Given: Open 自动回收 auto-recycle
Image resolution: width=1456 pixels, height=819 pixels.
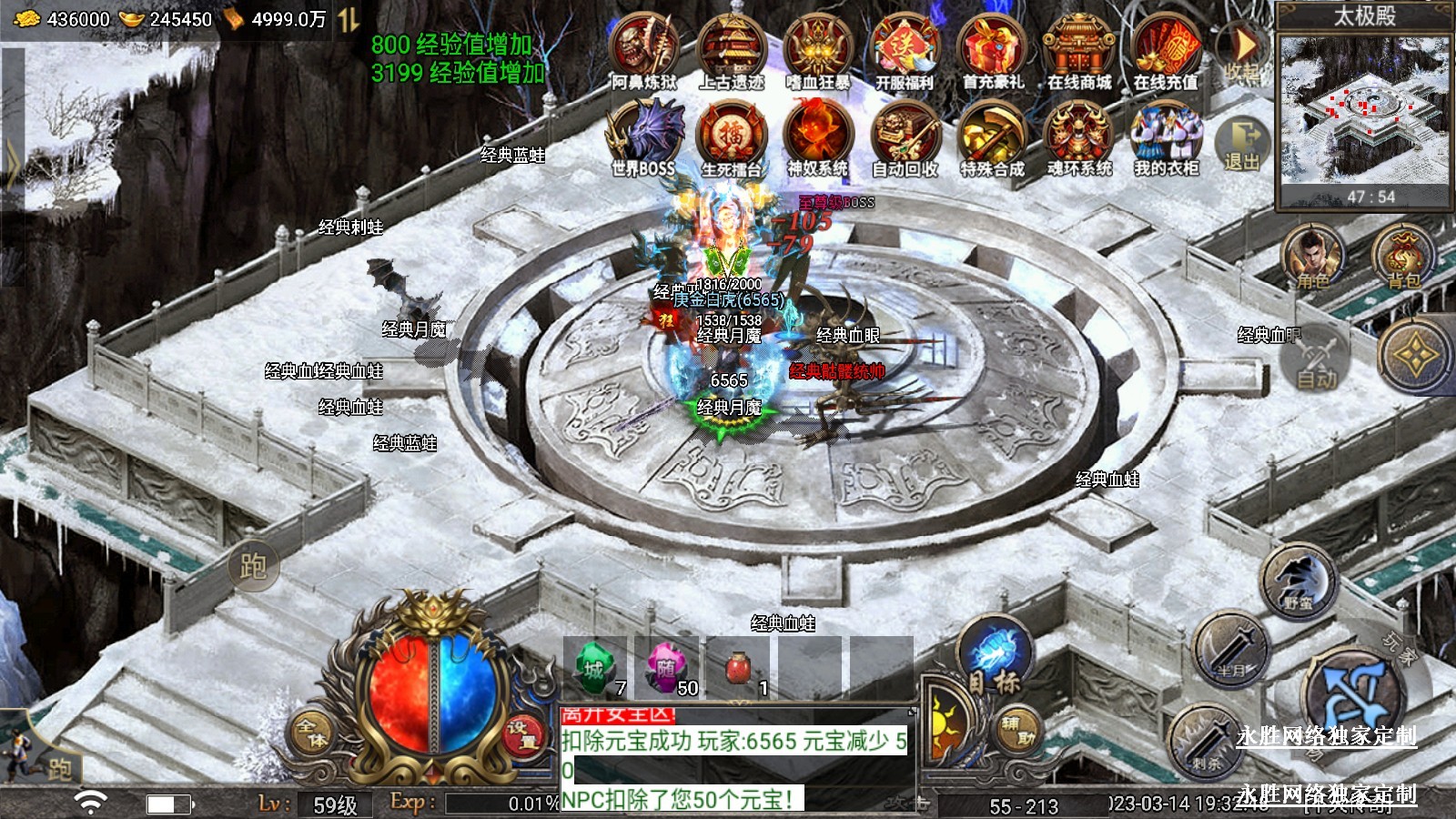Looking at the screenshot, I should [905, 137].
